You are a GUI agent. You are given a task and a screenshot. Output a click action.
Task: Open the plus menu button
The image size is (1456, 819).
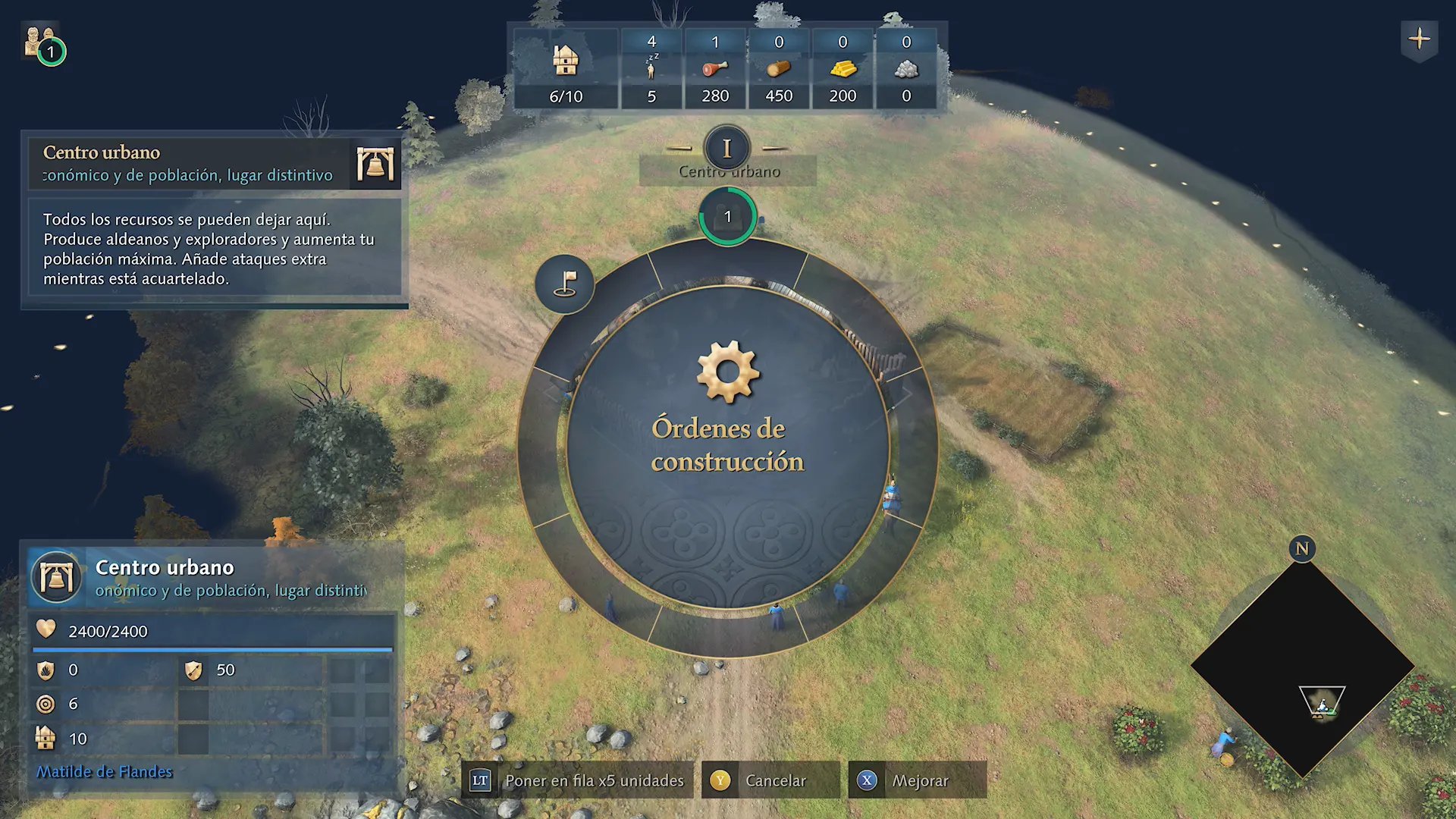(1419, 39)
